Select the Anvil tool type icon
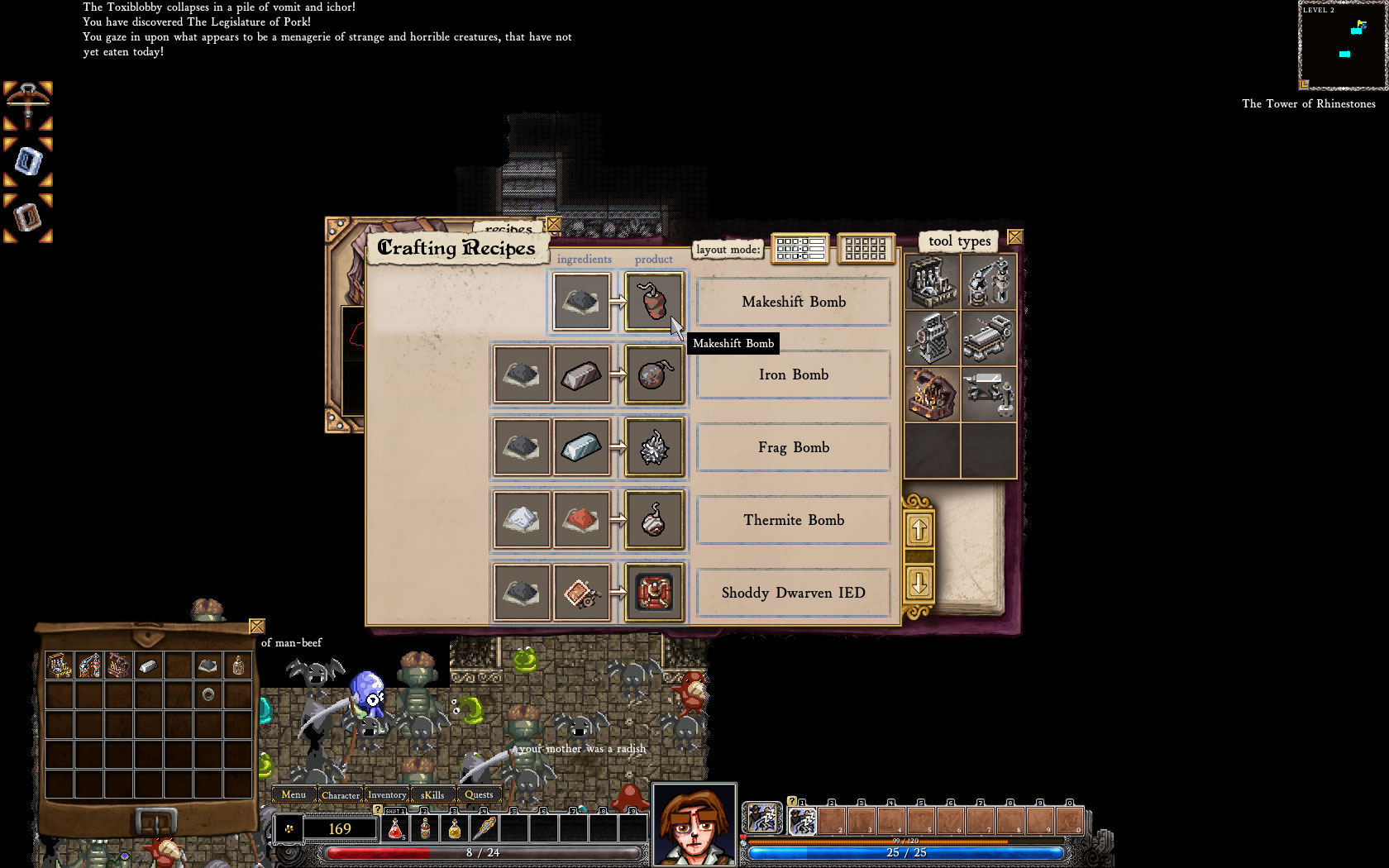The image size is (1389, 868). pyautogui.click(x=989, y=394)
